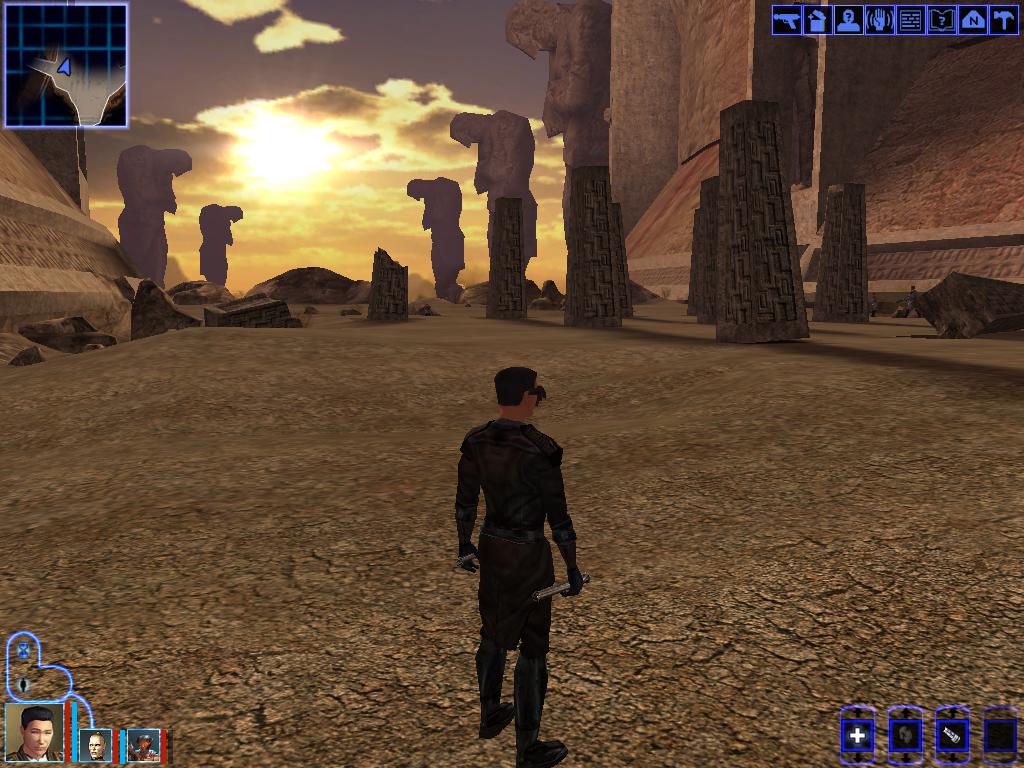Open the Equipment screen with blaster icon

[786, 20]
